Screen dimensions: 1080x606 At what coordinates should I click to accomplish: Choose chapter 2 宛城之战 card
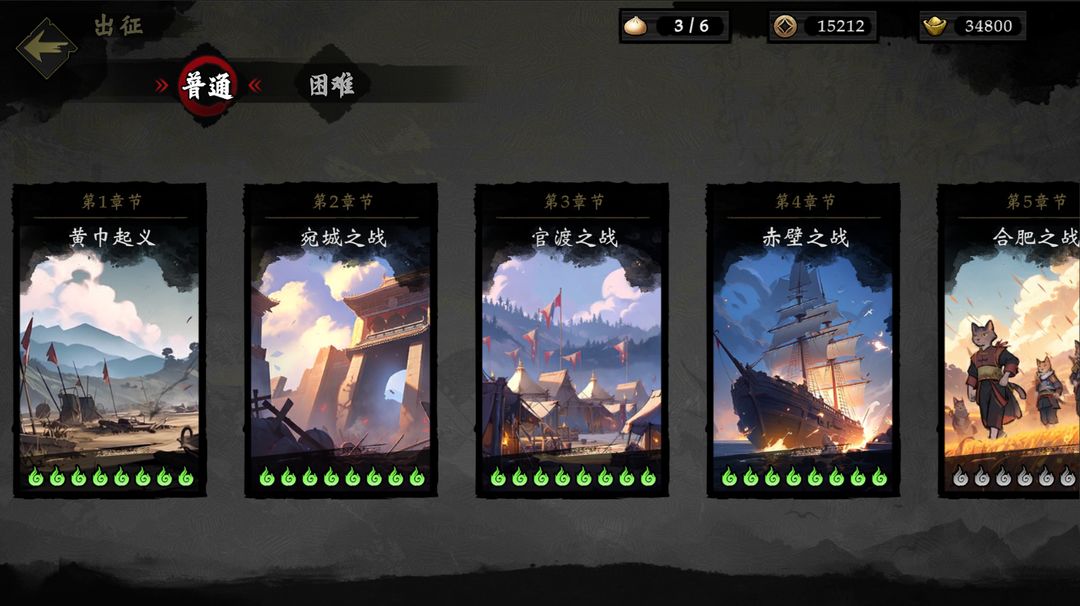pos(341,340)
